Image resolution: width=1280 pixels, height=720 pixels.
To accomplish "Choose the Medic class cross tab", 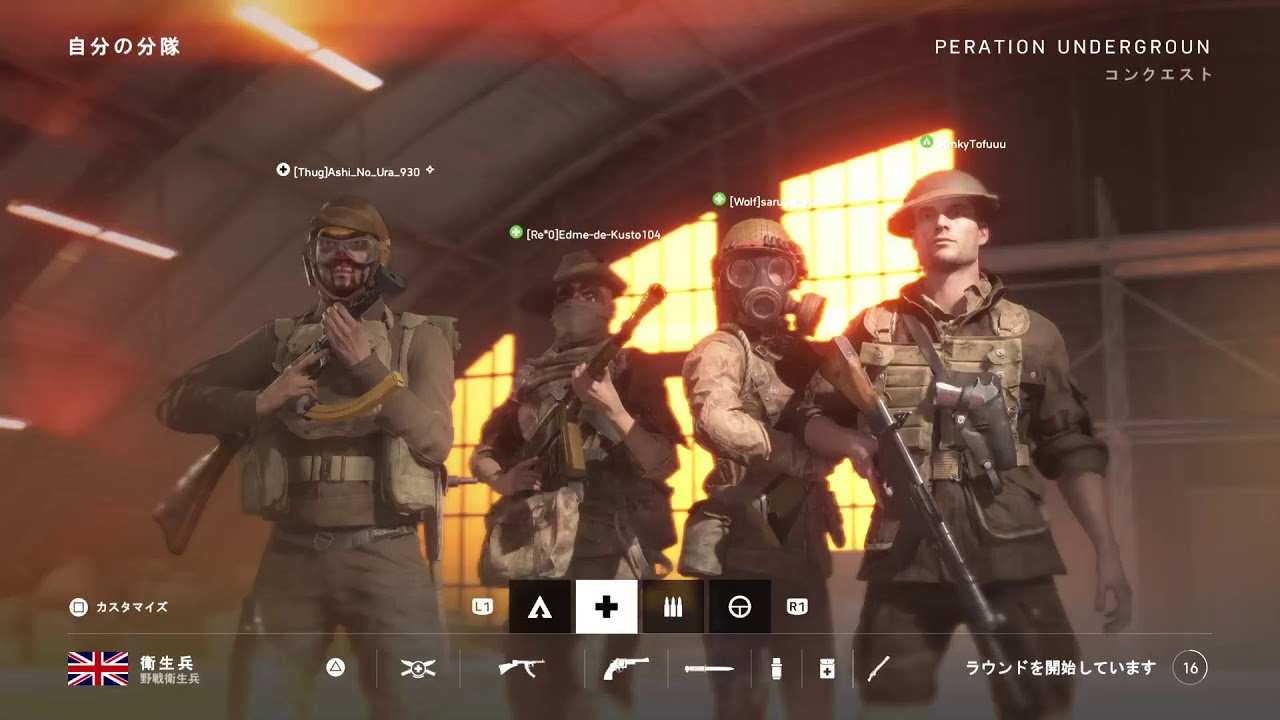I will (606, 607).
